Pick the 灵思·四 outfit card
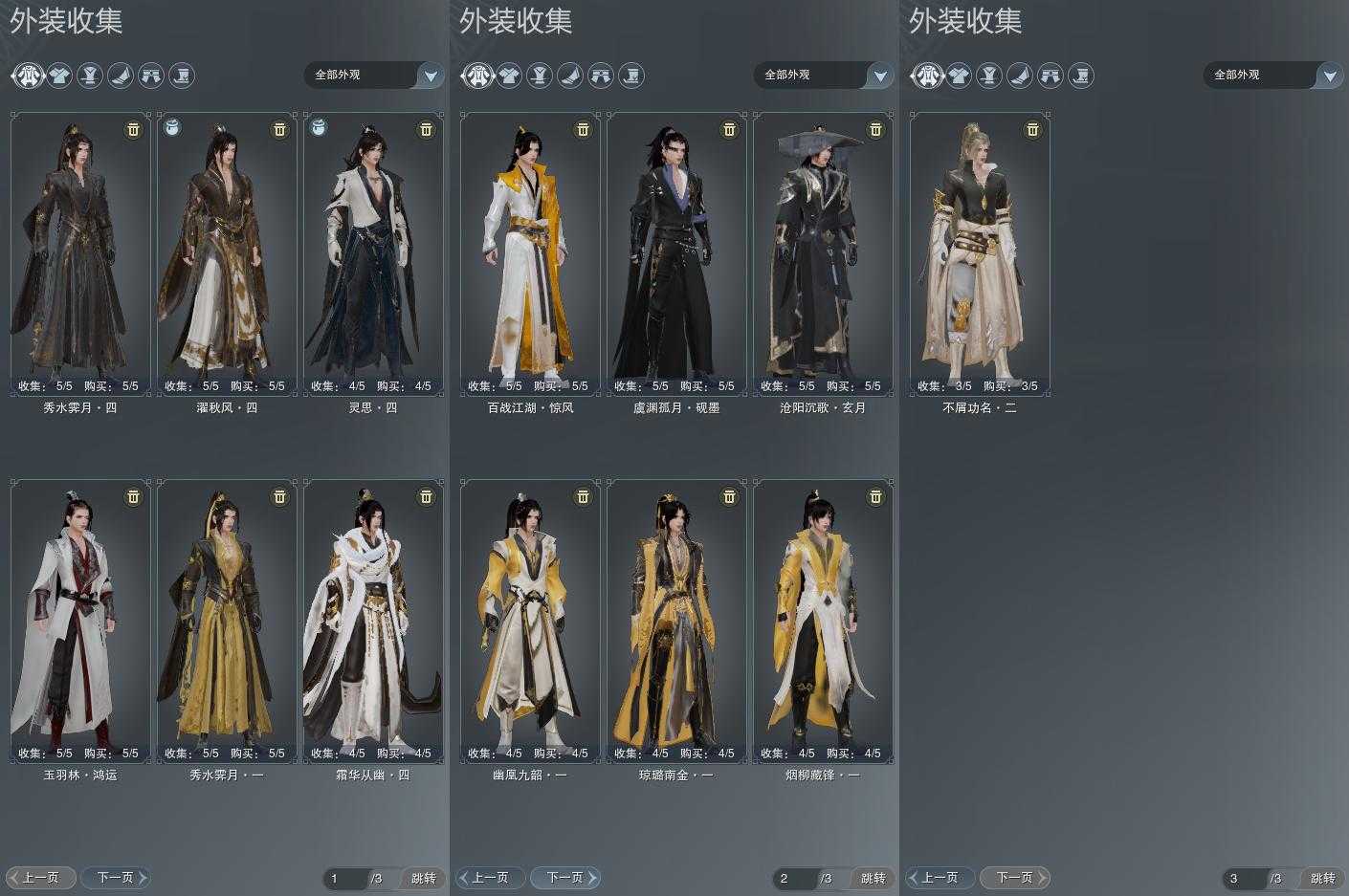The image size is (1349, 896). [373, 253]
